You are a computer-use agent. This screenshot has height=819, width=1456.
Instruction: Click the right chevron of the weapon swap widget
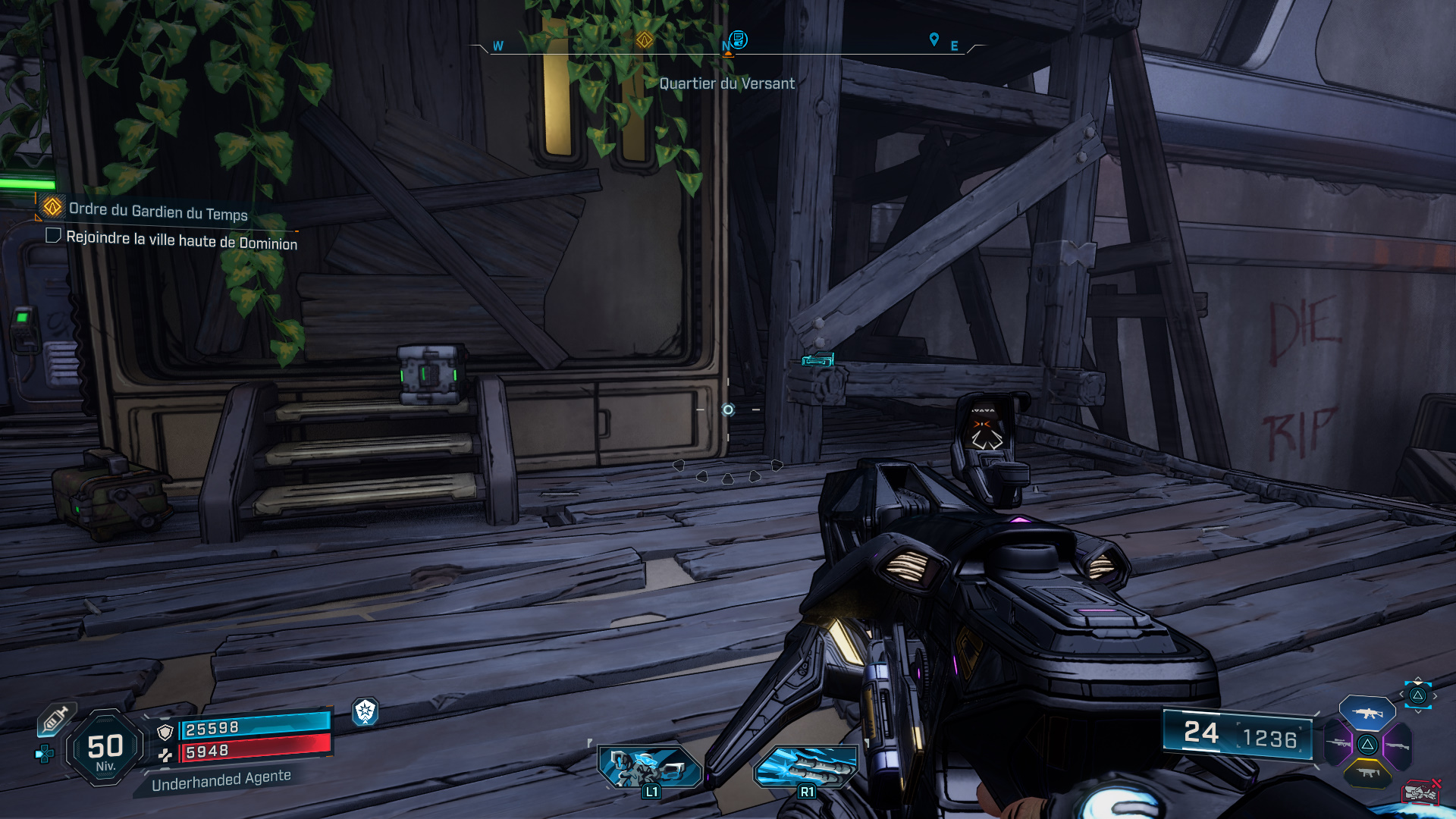click(1434, 695)
